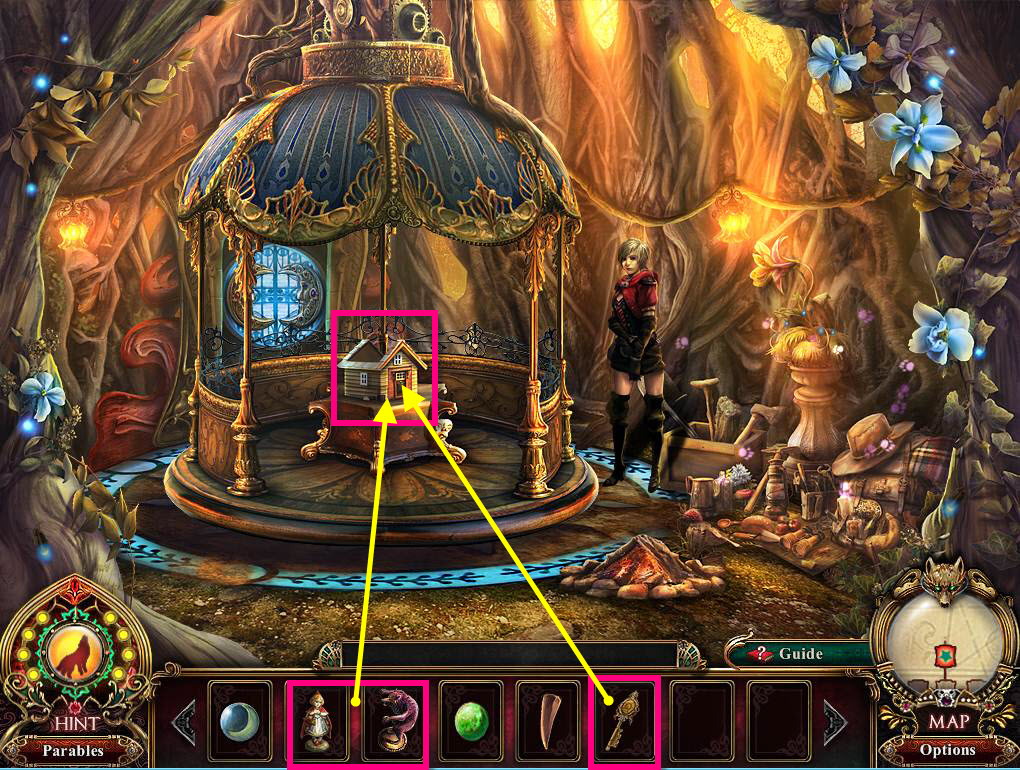Open the Parables book

click(73, 749)
